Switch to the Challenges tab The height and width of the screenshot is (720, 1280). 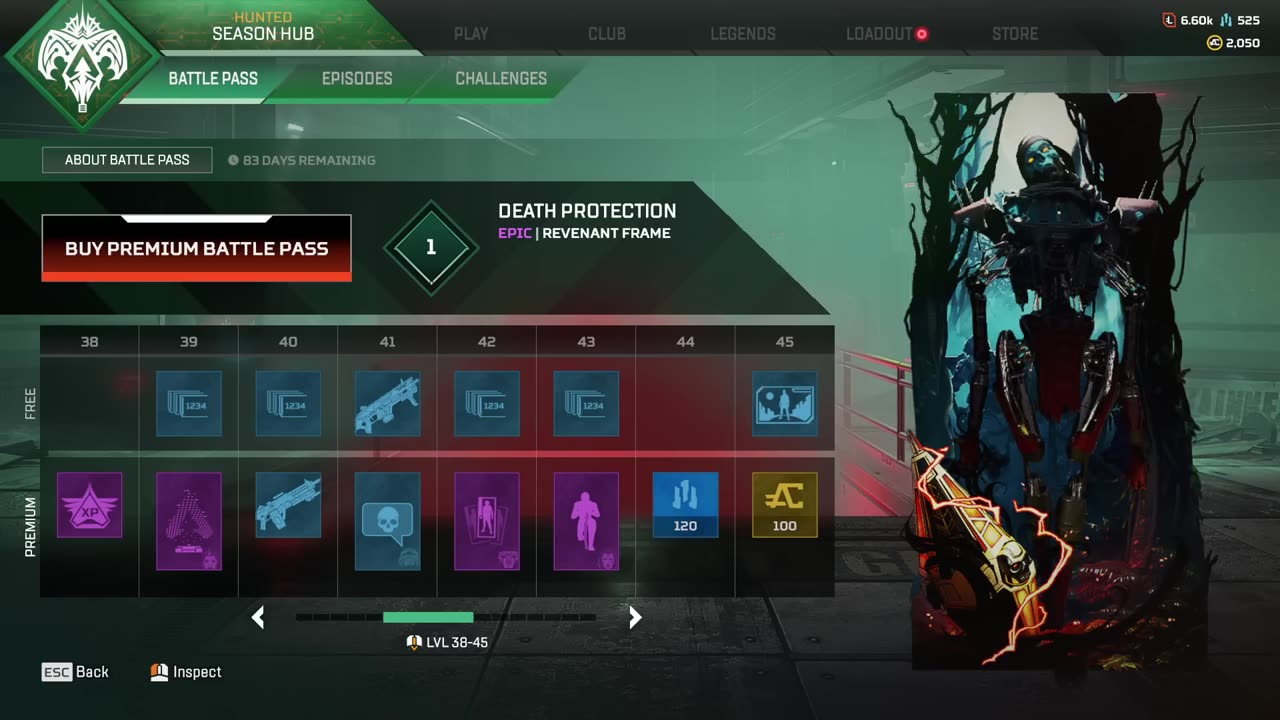point(501,78)
